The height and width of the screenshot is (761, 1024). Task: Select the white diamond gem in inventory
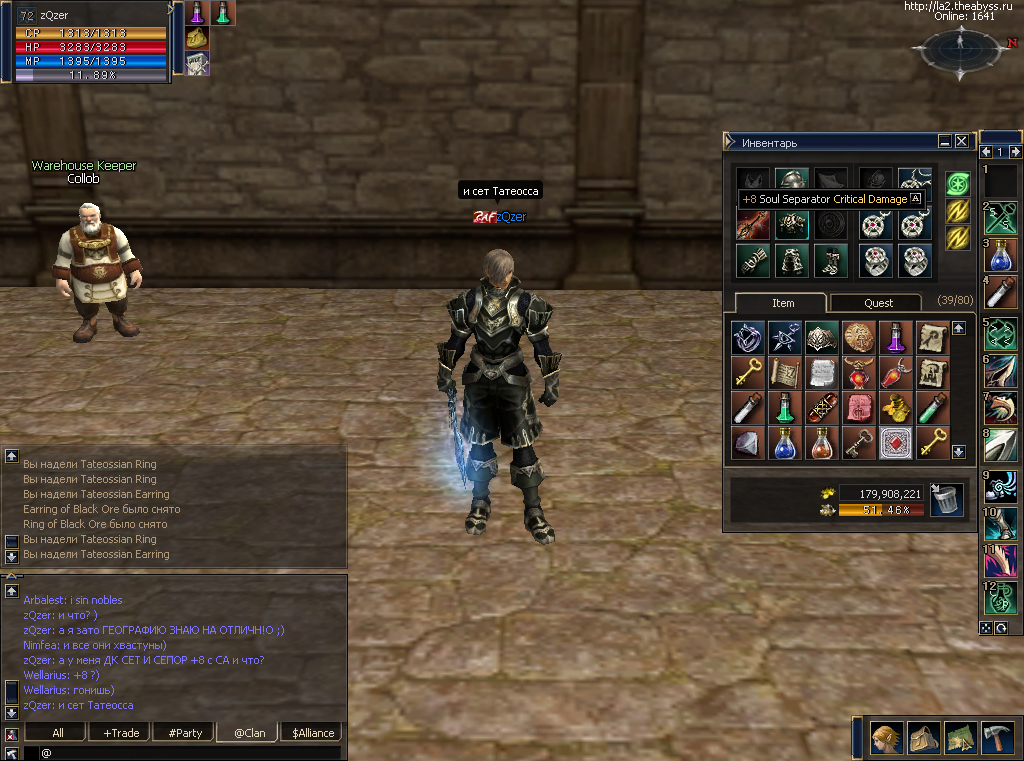[x=747, y=443]
